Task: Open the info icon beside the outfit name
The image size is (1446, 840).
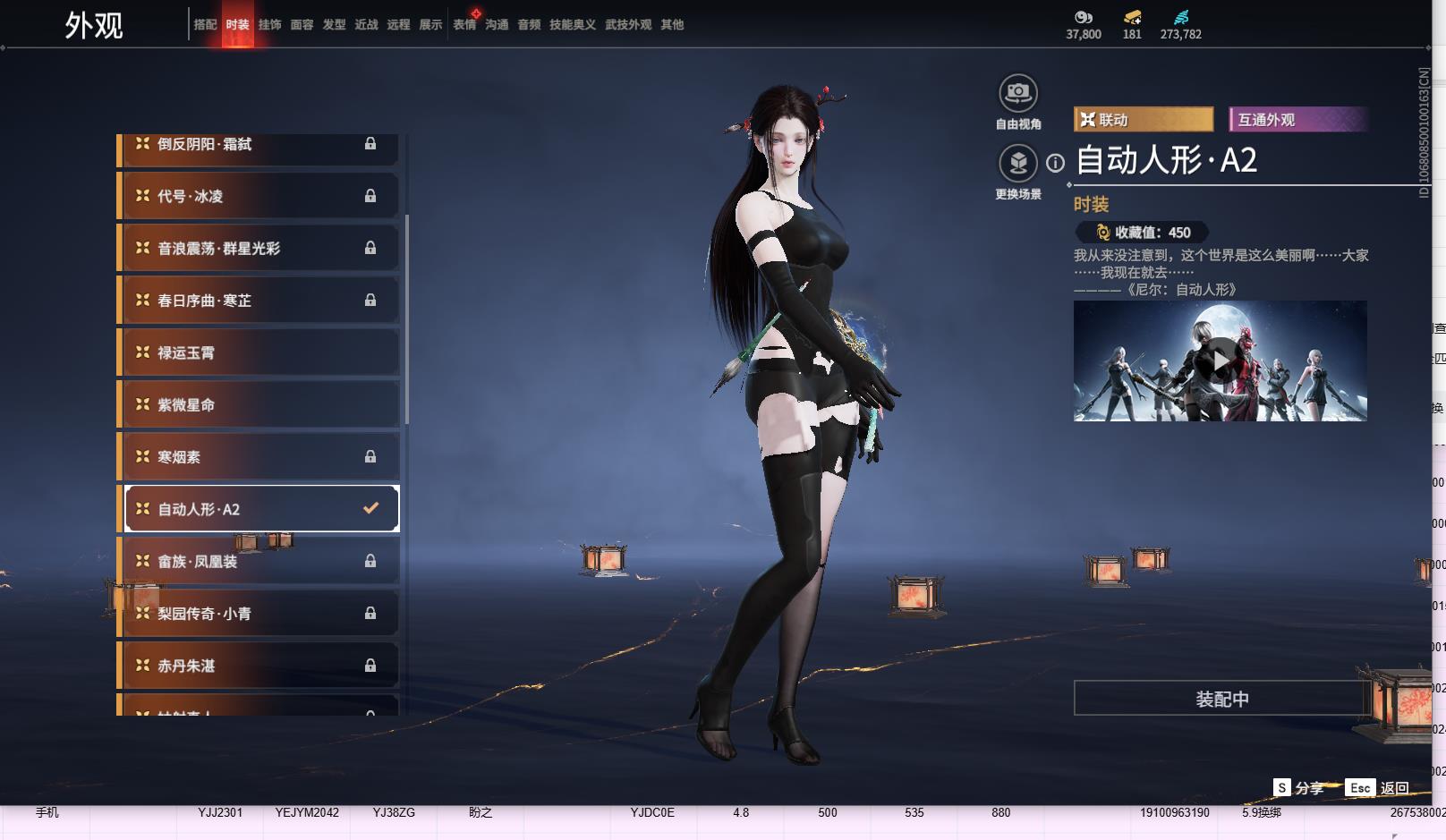Action: [1056, 163]
